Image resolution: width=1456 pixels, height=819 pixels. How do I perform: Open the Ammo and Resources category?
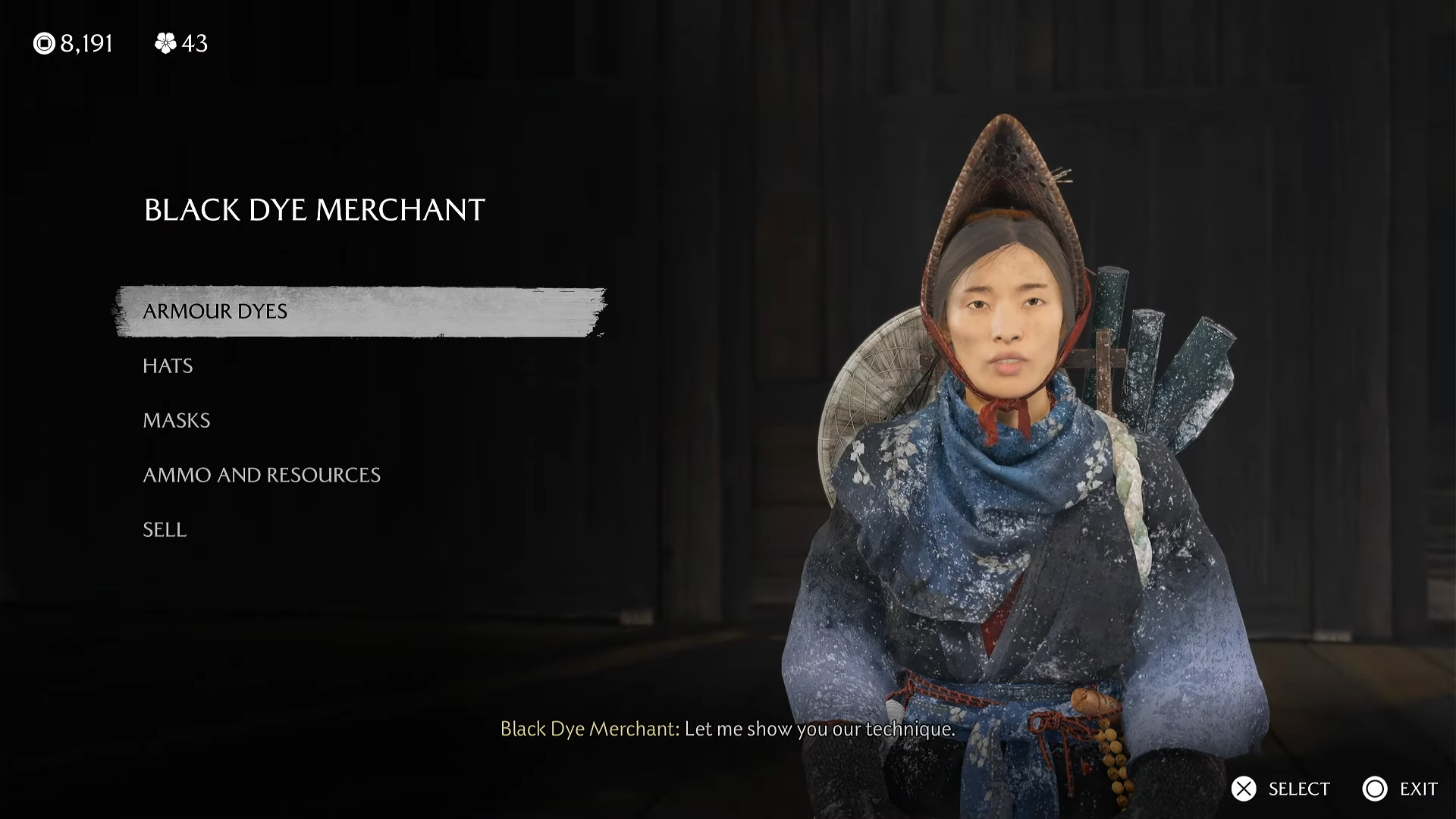(x=262, y=475)
